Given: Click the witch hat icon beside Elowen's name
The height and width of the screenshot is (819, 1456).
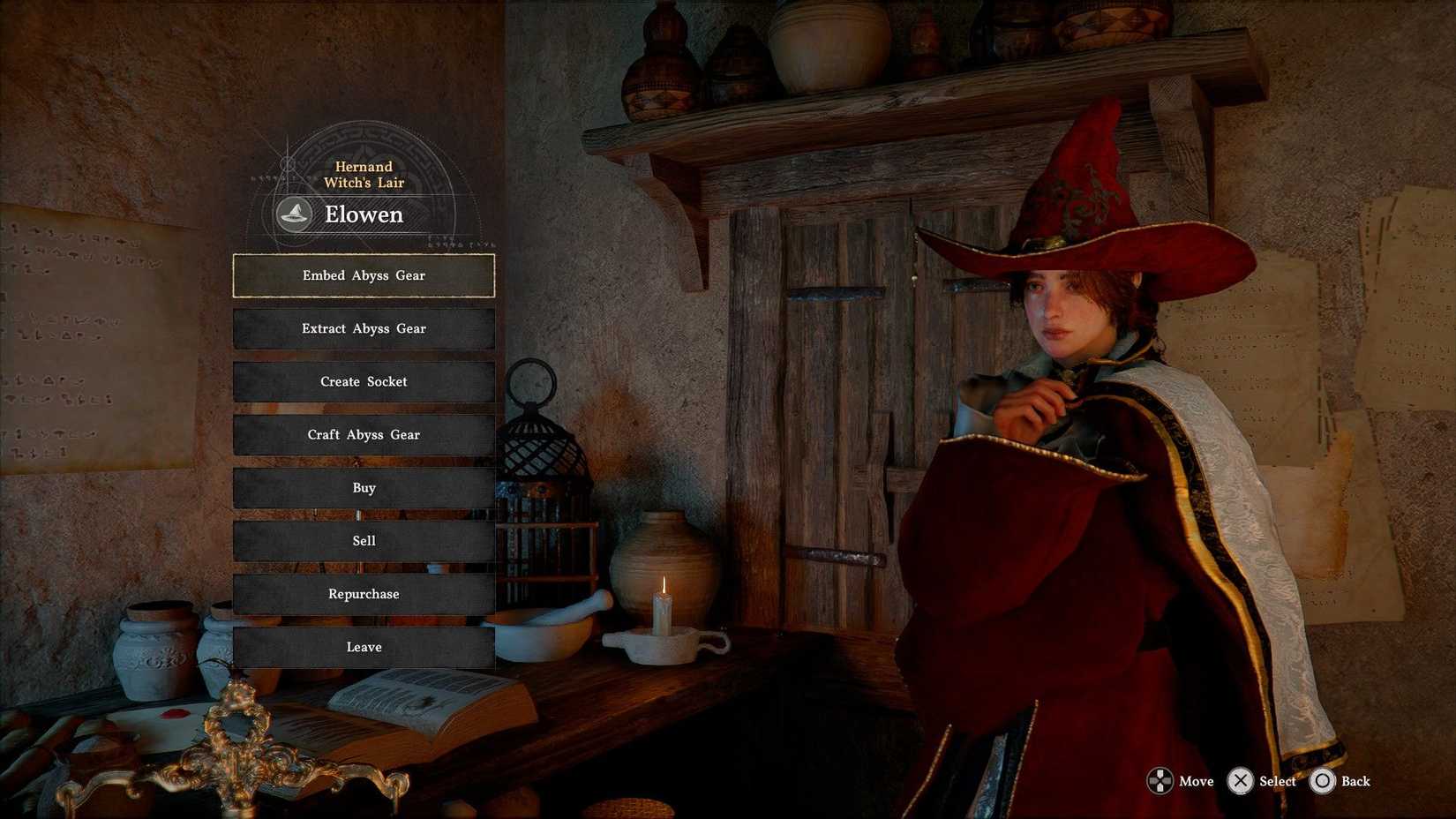Looking at the screenshot, I should point(294,214).
